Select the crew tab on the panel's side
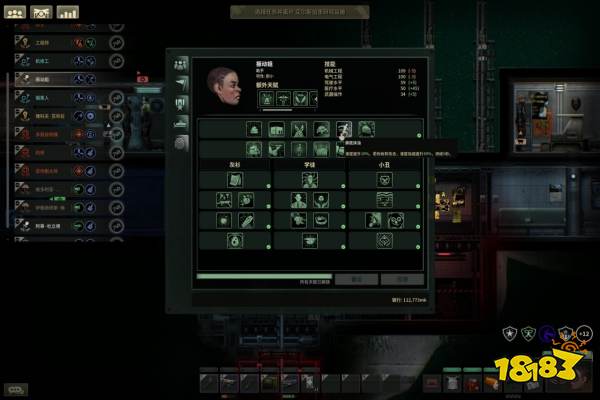 click(x=181, y=63)
